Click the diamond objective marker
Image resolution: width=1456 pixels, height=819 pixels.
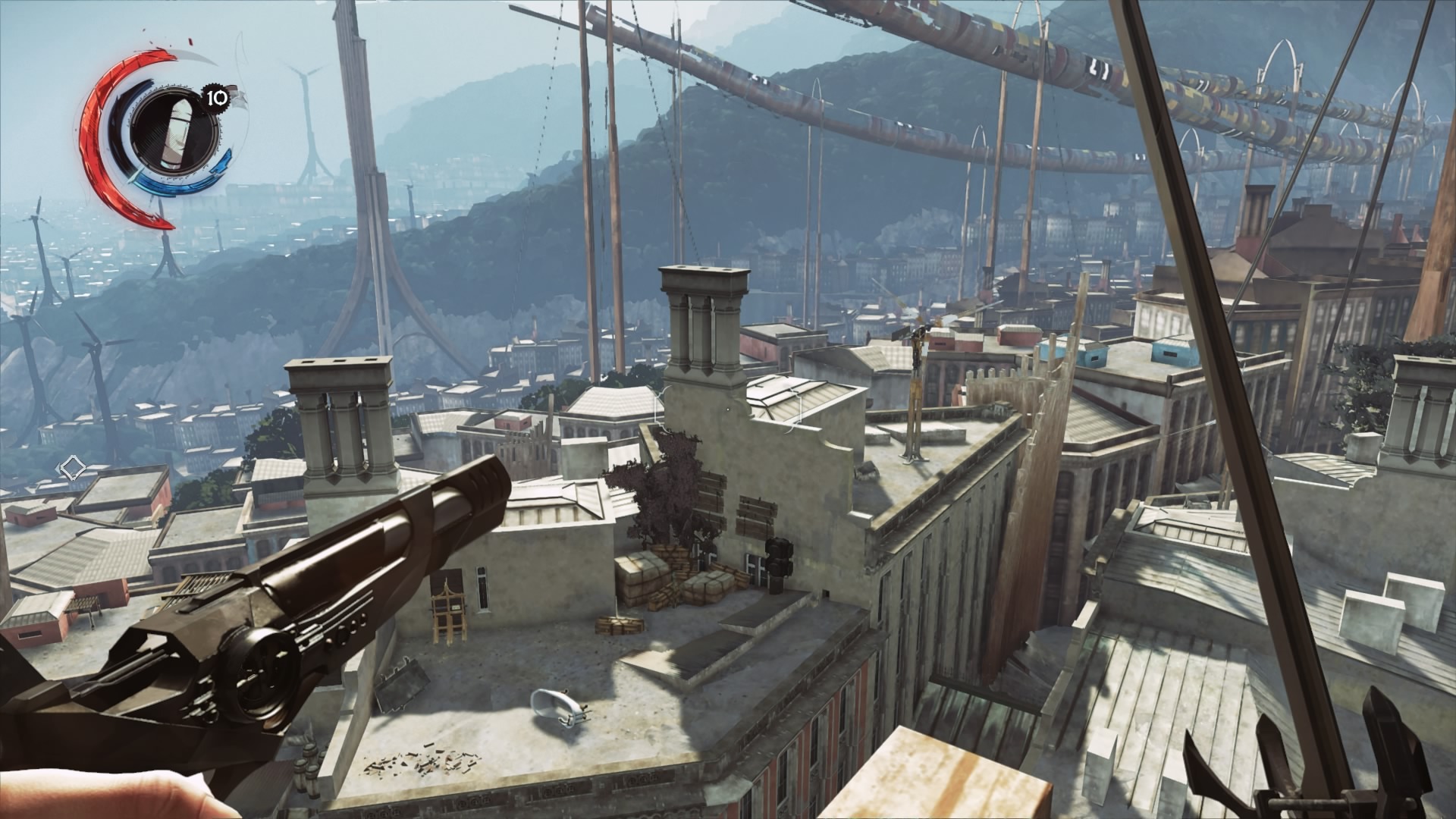(x=71, y=466)
